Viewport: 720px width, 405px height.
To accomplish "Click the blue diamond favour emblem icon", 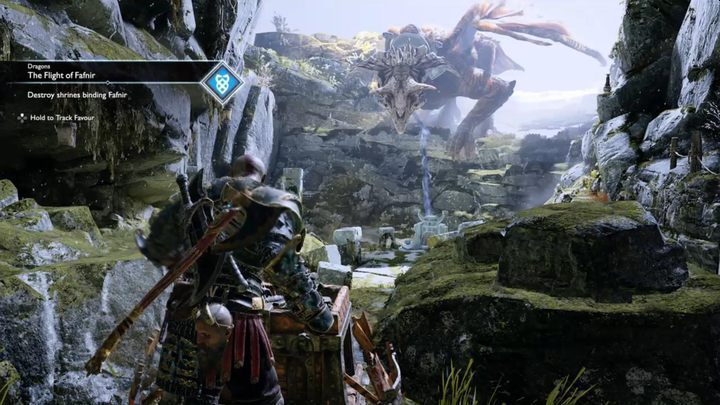I will pyautogui.click(x=221, y=82).
